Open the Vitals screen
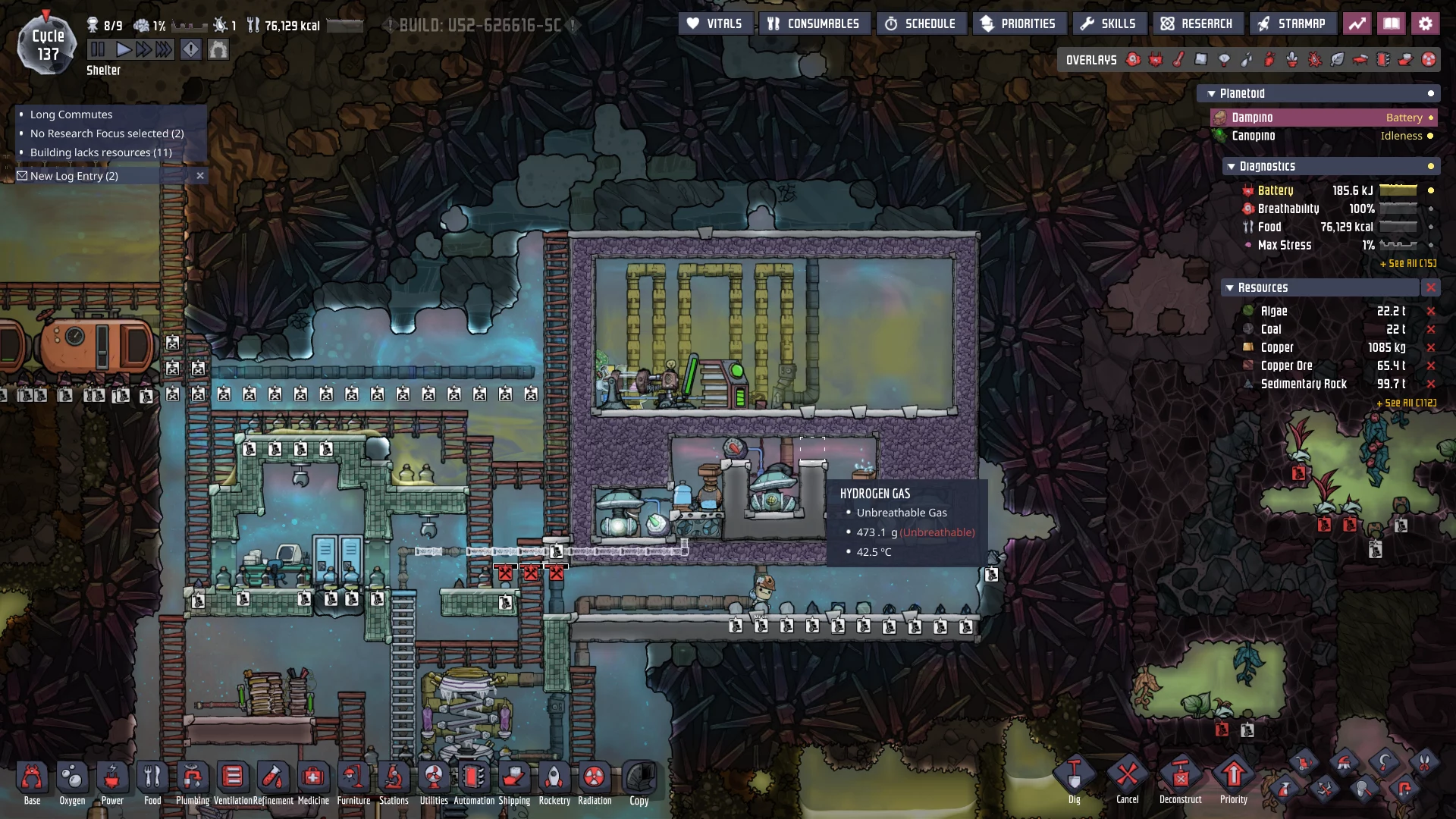The width and height of the screenshot is (1456, 819). [x=714, y=24]
